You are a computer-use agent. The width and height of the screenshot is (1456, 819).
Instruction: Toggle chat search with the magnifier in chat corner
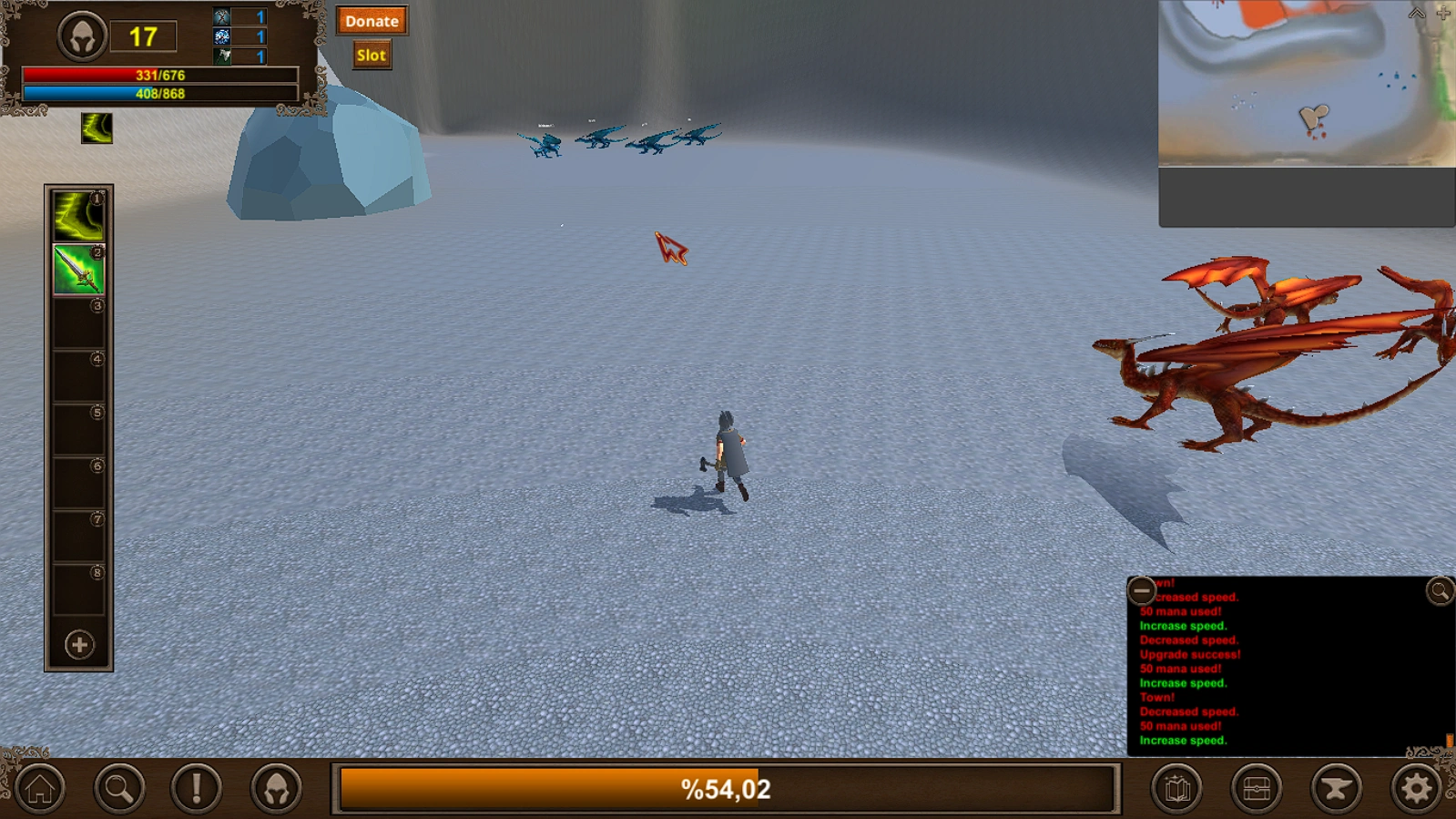pos(1436,592)
